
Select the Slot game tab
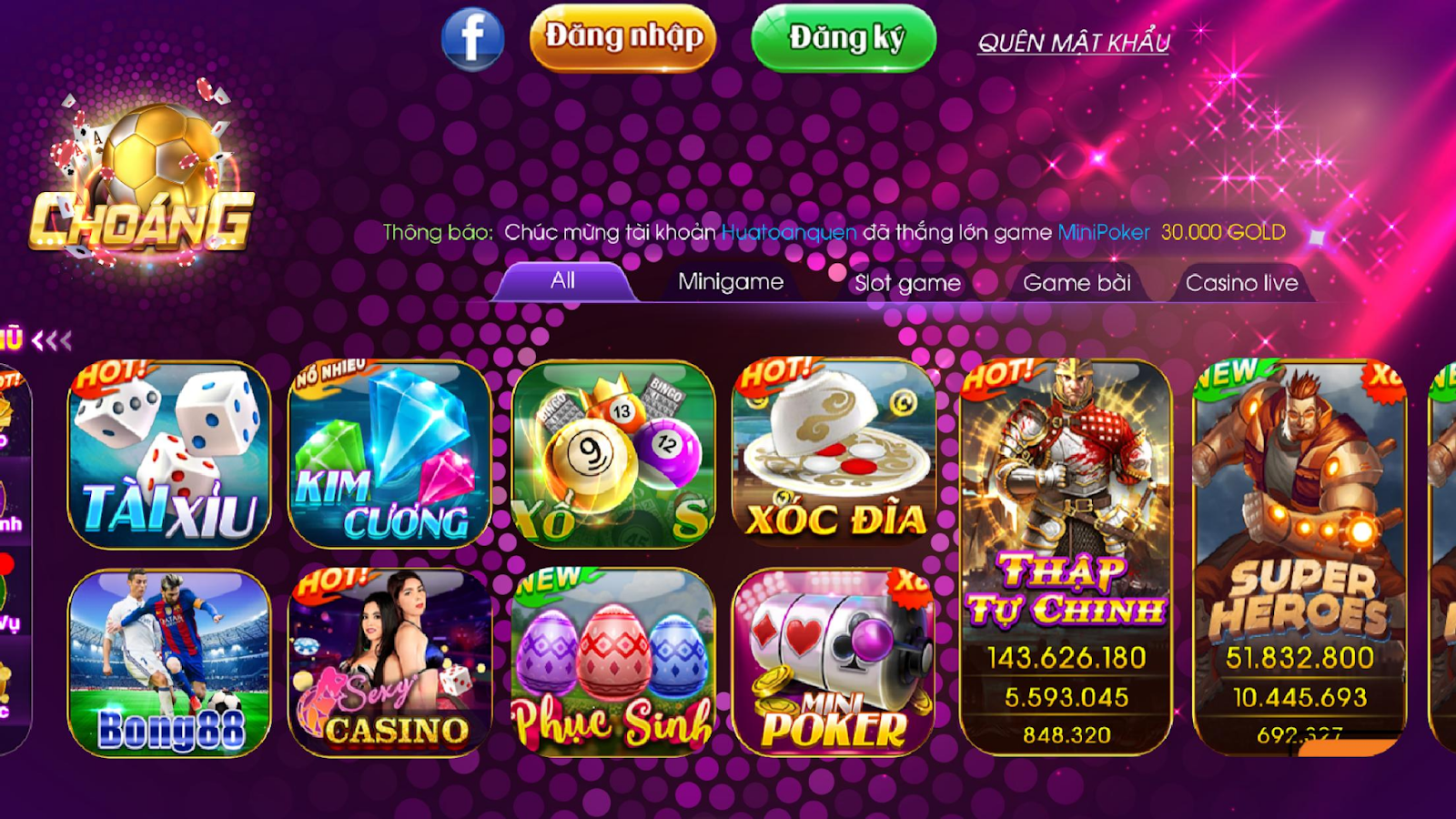905,283
